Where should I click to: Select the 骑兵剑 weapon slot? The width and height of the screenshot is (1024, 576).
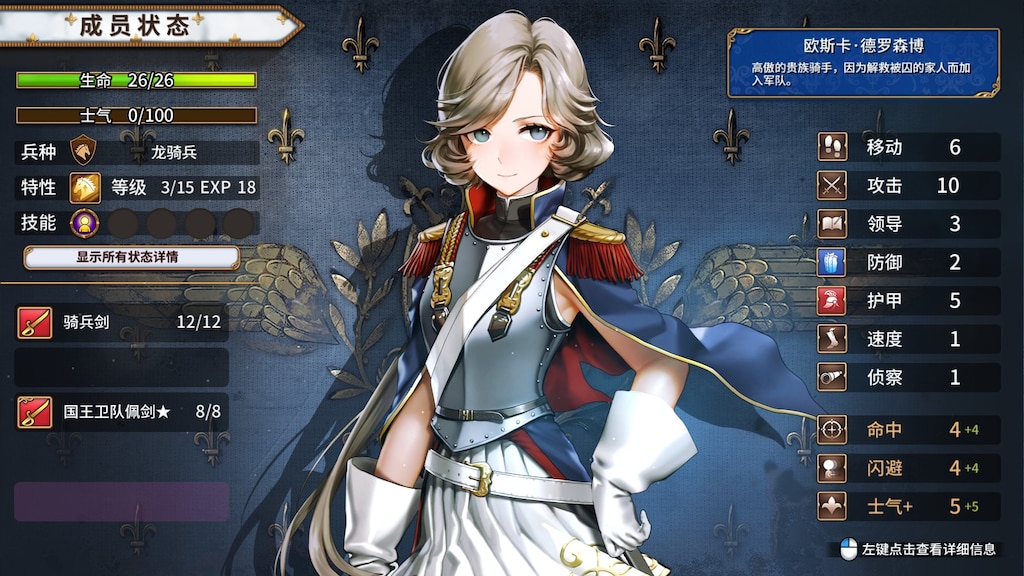click(x=122, y=322)
